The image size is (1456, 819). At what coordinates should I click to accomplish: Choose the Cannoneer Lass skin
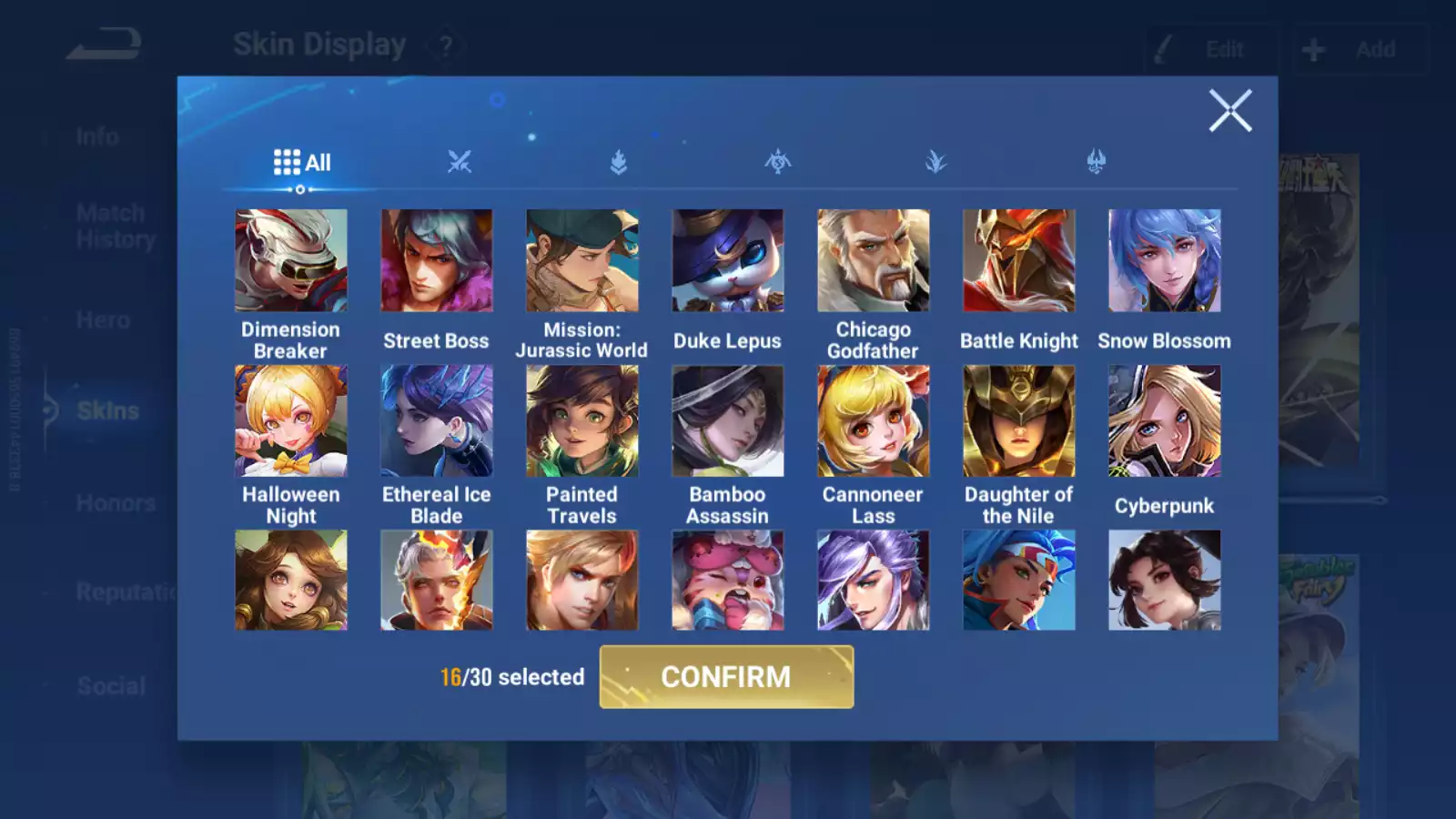(x=874, y=421)
